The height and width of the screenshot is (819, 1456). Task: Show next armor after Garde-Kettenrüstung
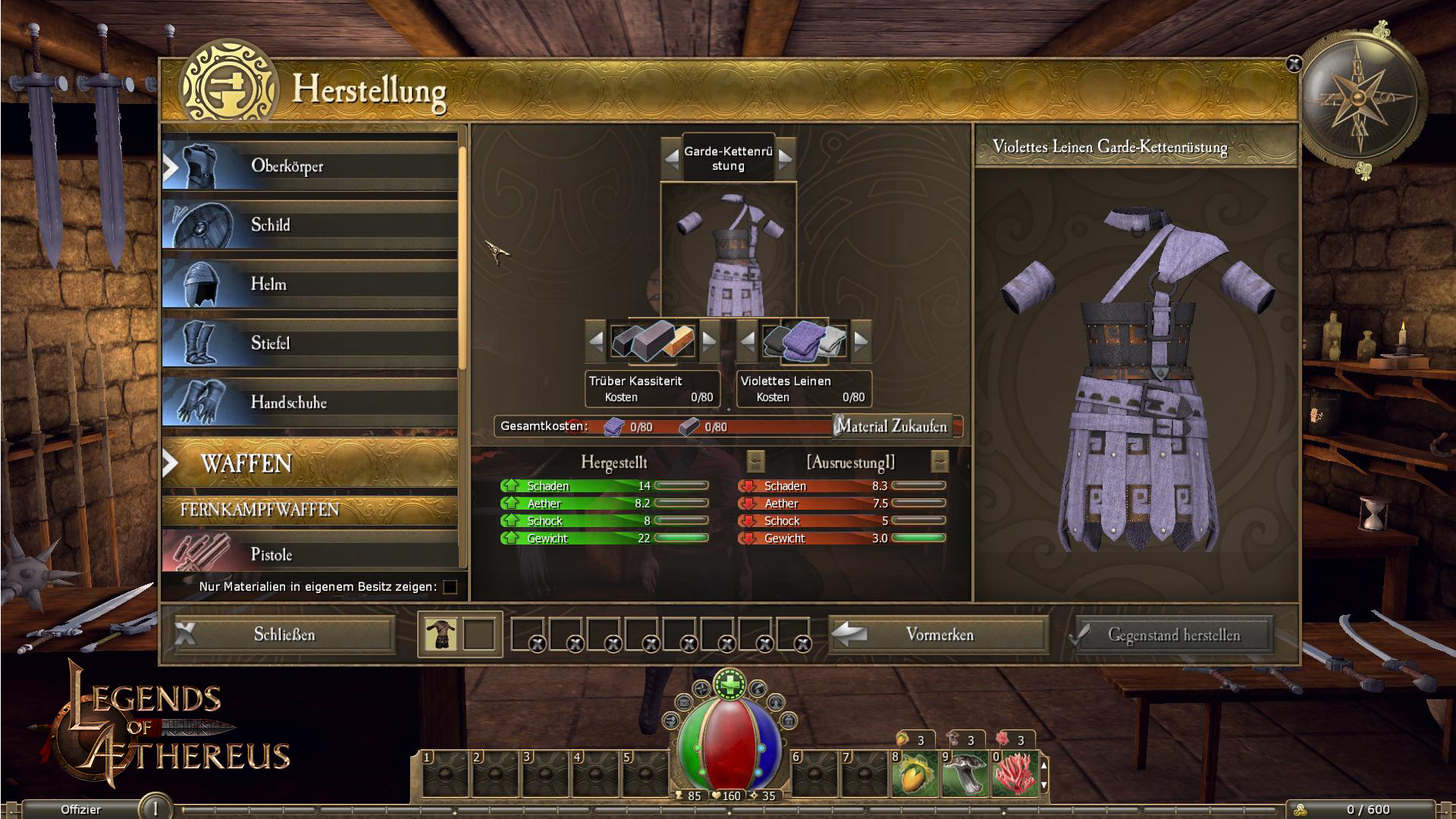click(785, 158)
